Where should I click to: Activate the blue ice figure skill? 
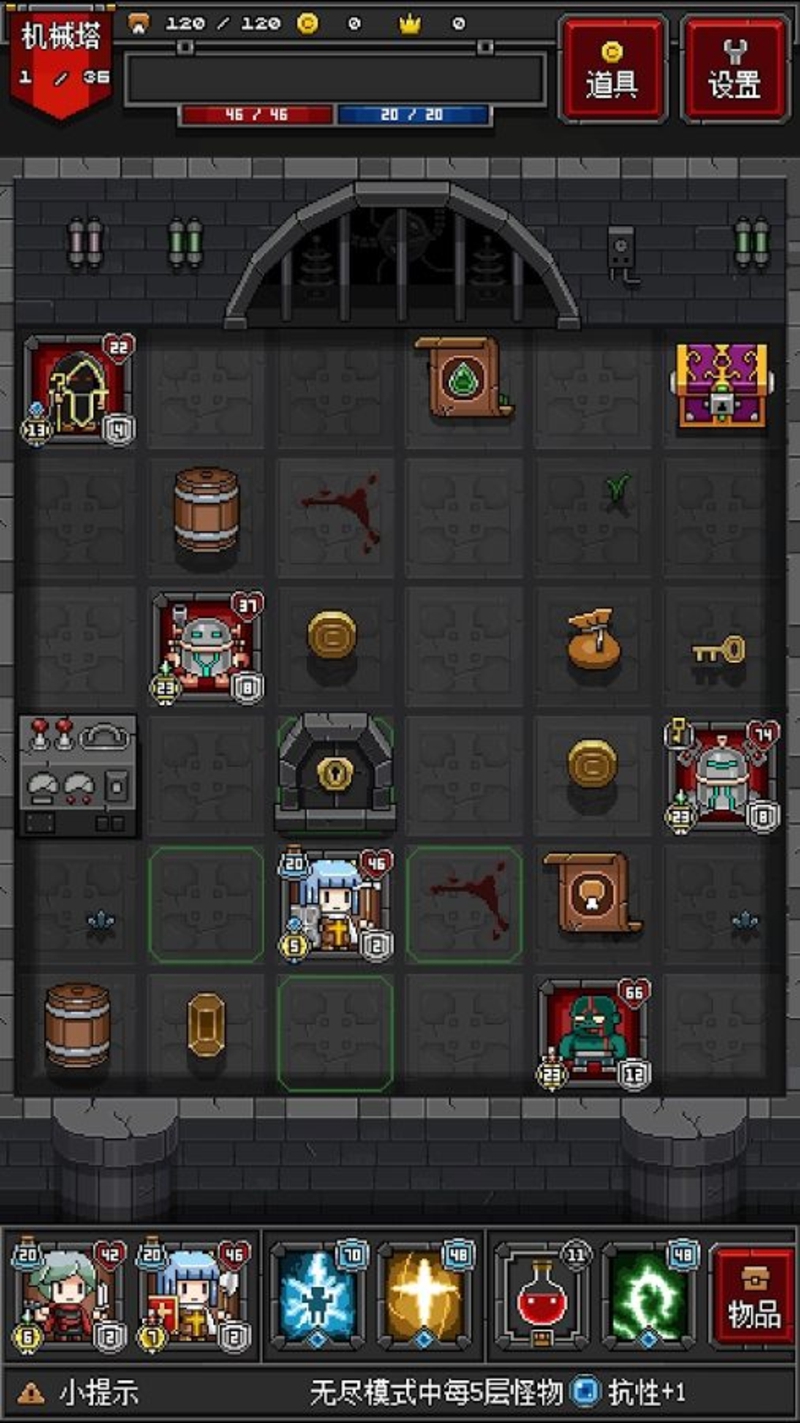click(x=318, y=1297)
